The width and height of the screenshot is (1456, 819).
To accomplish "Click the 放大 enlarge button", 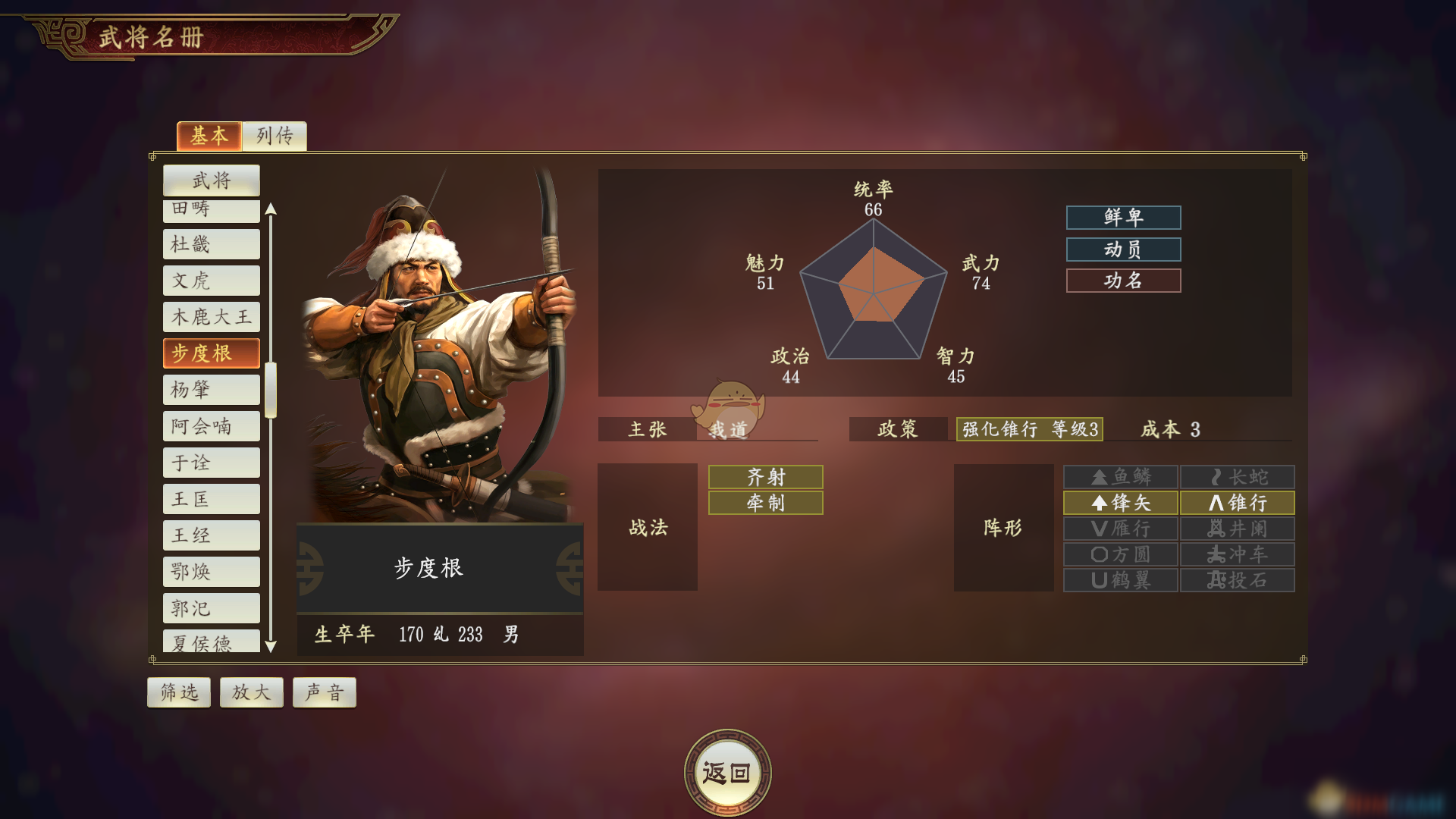I will 252,692.
